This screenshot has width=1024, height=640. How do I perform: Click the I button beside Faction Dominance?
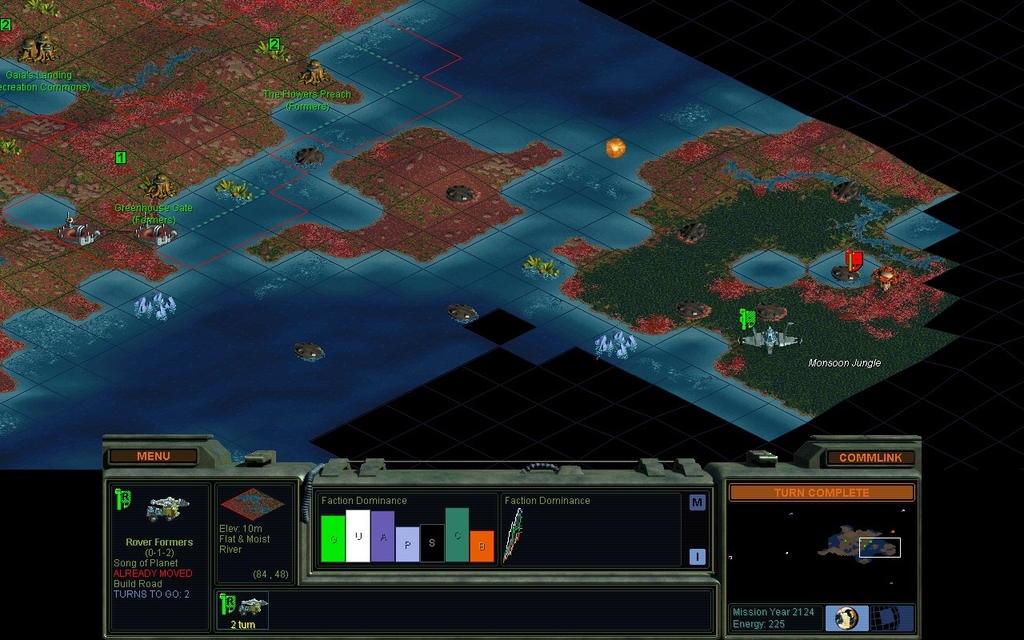click(697, 557)
